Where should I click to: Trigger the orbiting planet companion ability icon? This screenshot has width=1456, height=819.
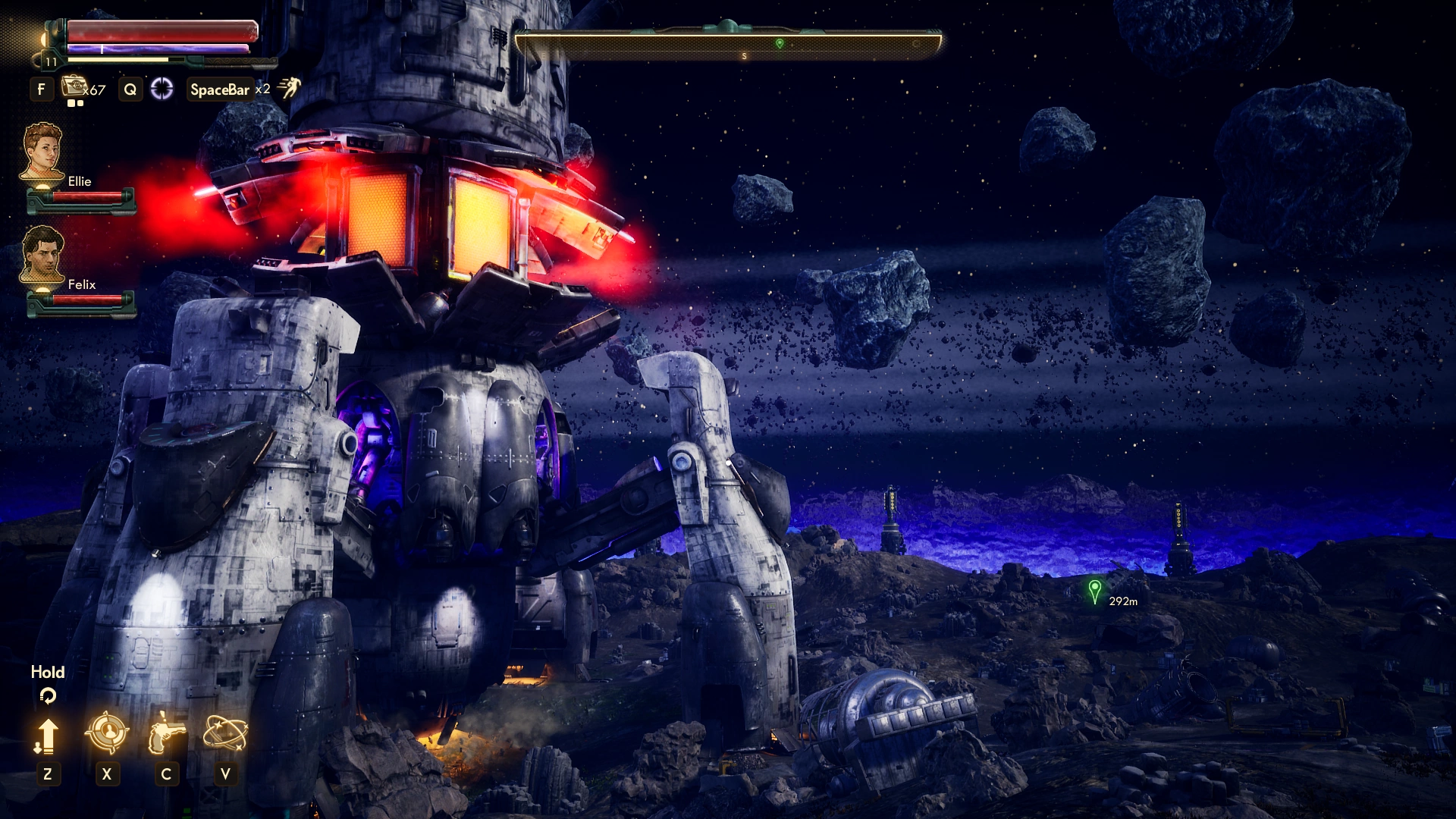(x=225, y=733)
